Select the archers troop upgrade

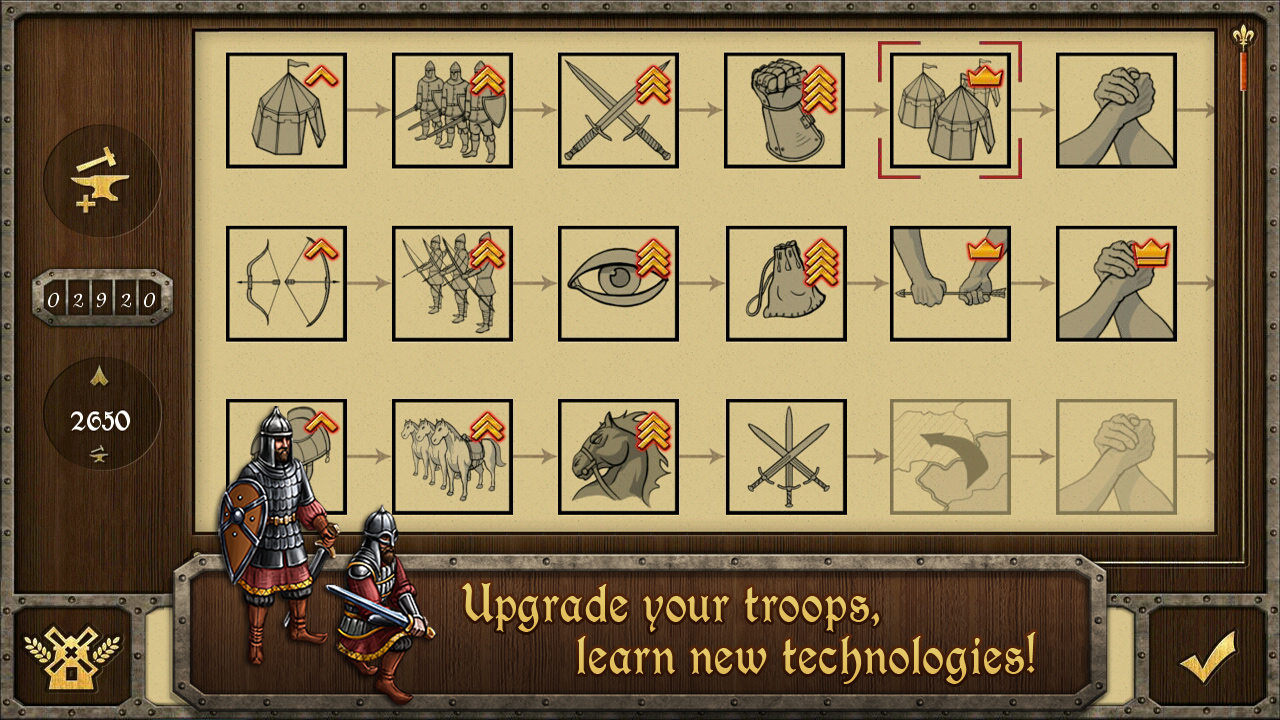452,283
